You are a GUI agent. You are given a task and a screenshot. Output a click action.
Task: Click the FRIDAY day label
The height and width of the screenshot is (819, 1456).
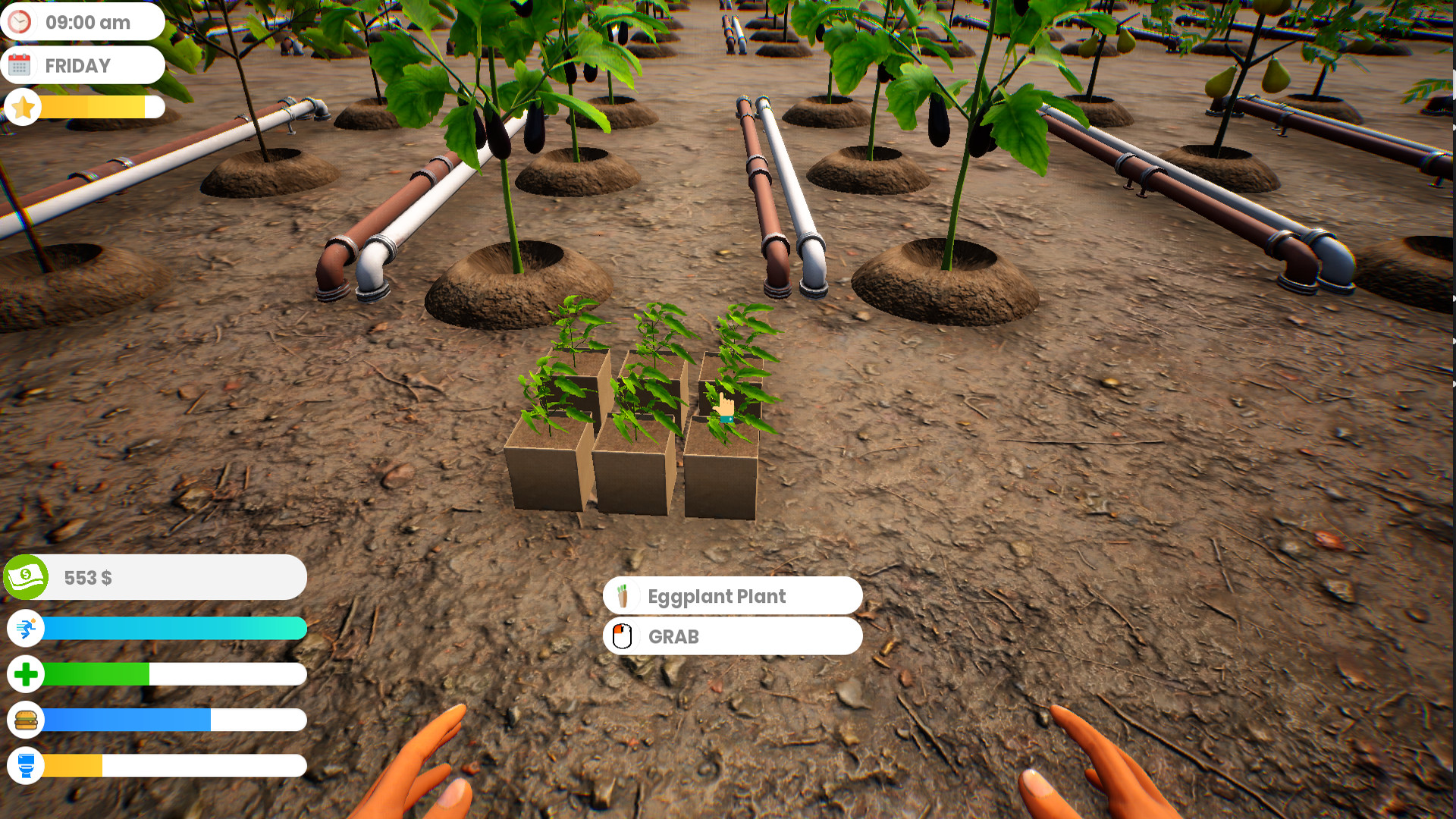pos(78,64)
